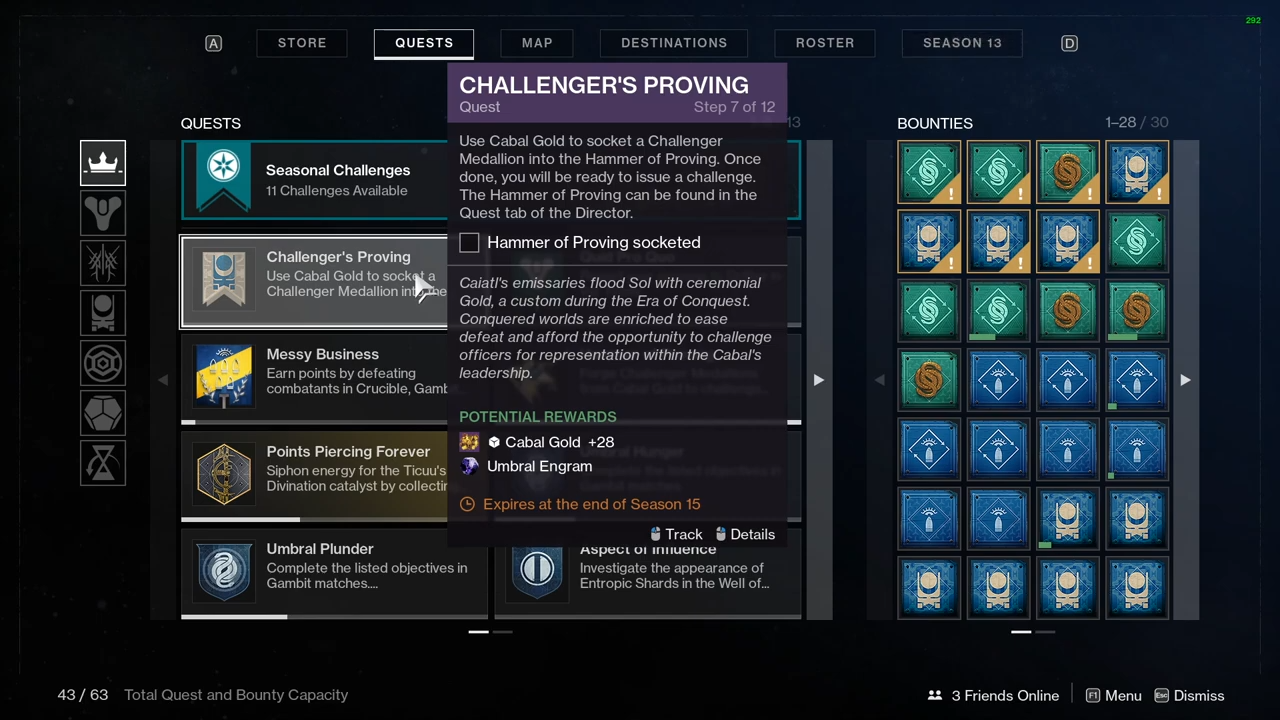Select the dodecahedron engram category icon
The image size is (1280, 720).
(103, 412)
